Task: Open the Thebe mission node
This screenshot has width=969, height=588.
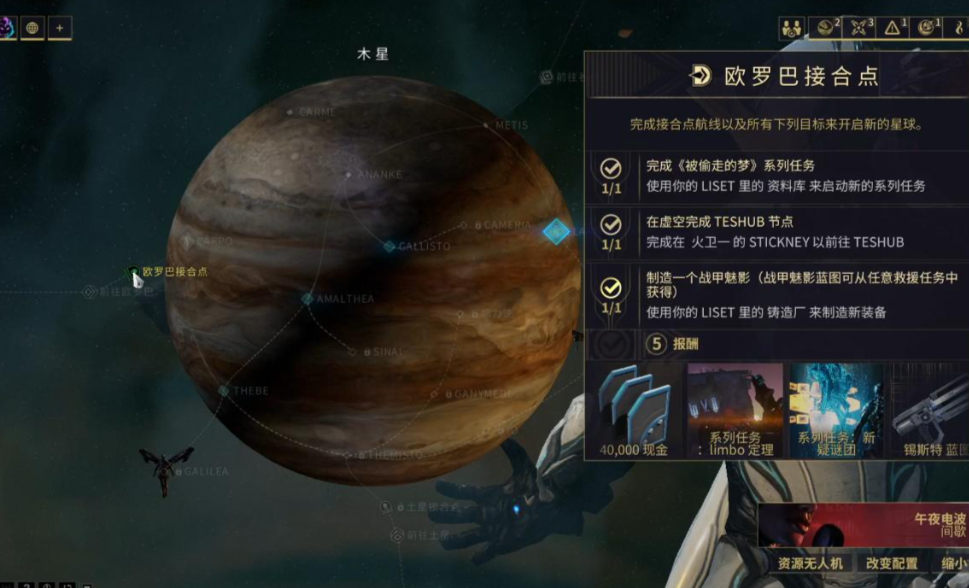Action: (x=224, y=391)
